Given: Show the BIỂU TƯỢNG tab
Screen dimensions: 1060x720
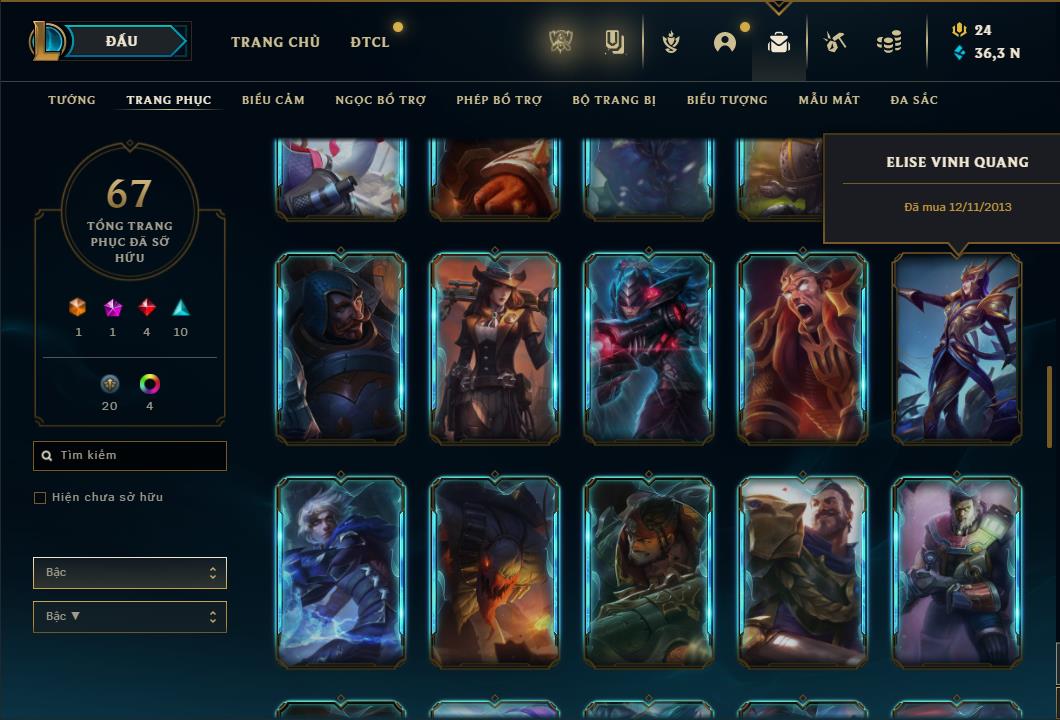Looking at the screenshot, I should tap(727, 100).
